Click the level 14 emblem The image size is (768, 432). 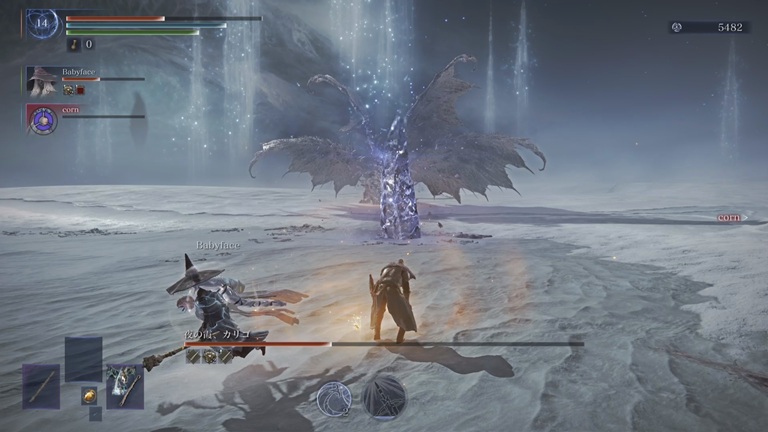(x=41, y=24)
